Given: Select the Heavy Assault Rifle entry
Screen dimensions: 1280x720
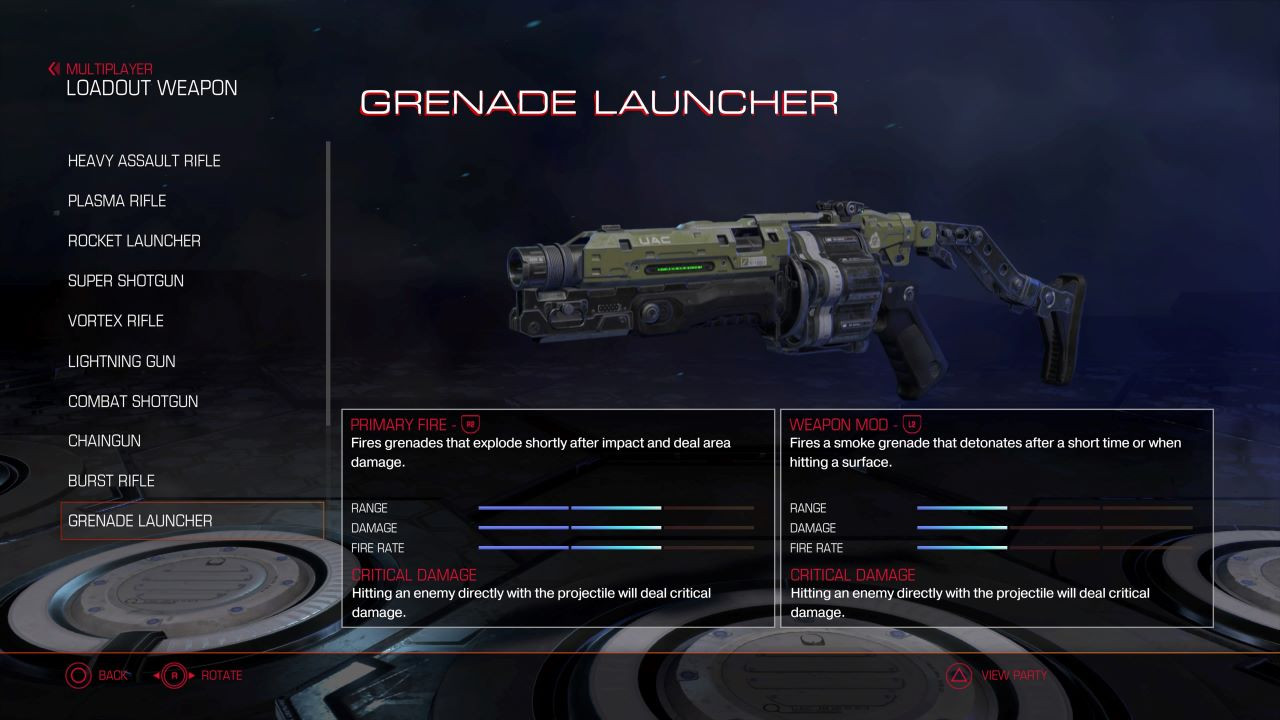Looking at the screenshot, I should 144,161.
